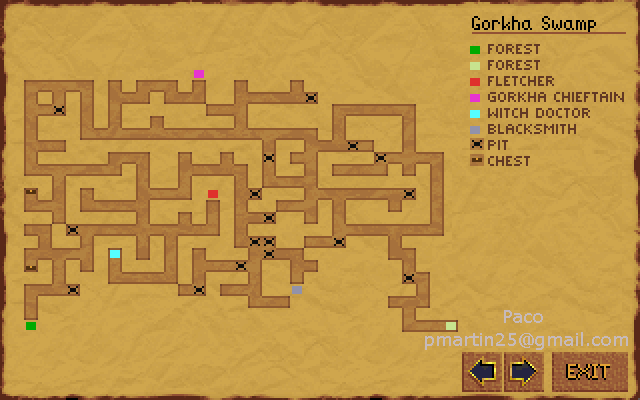Choose the Chest legend entry

pyautogui.click(x=508, y=161)
